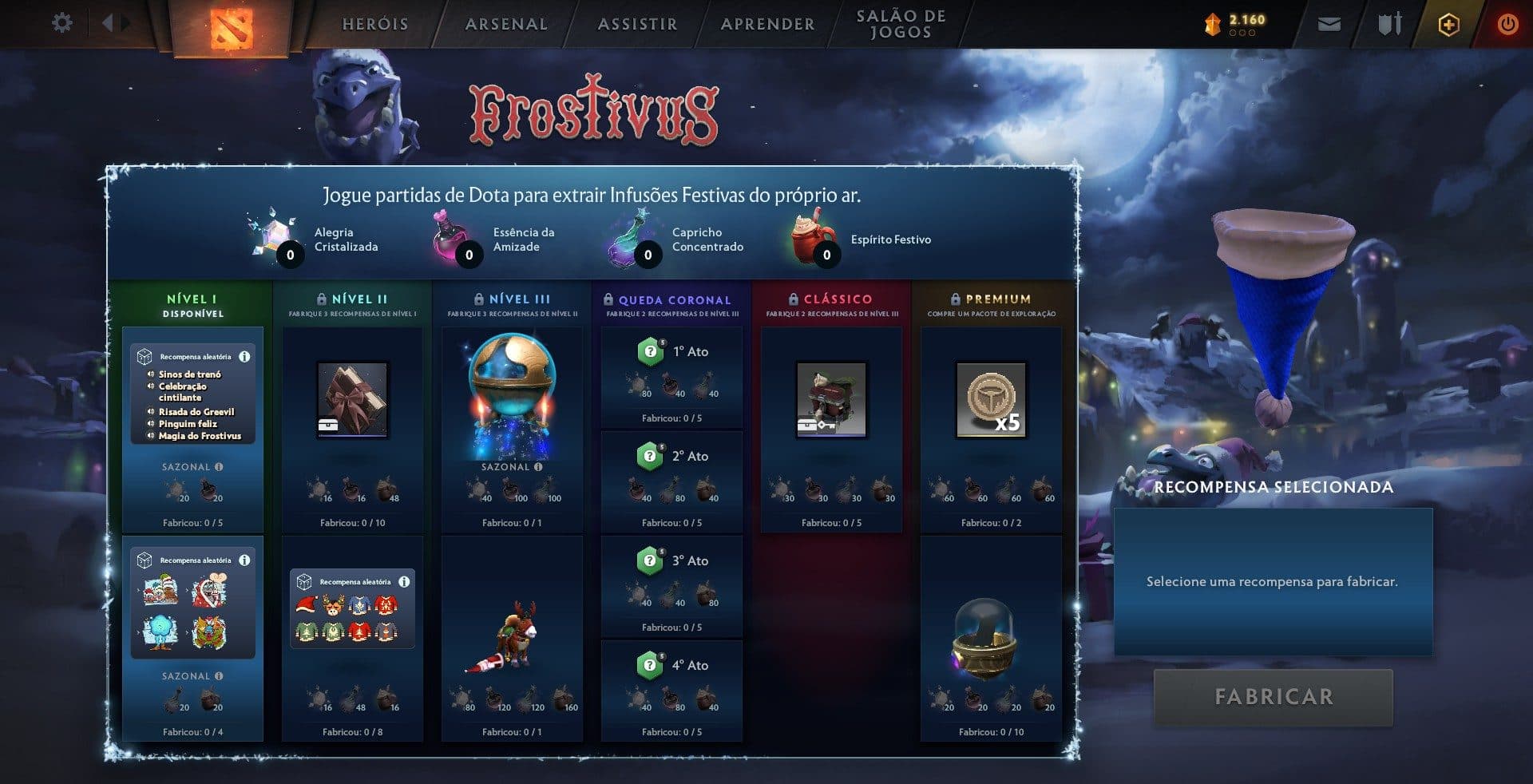The width and height of the screenshot is (1533, 784).
Task: Click the gold plus icon near power button
Action: [x=1449, y=24]
